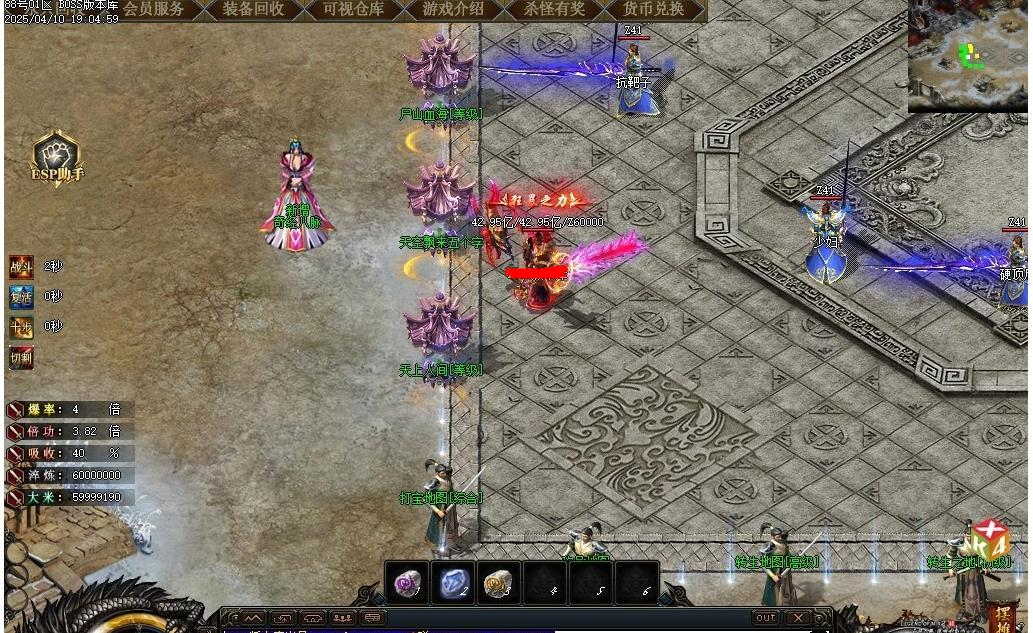Open the ESP助手 assistant
The height and width of the screenshot is (633, 1033).
click(x=56, y=159)
